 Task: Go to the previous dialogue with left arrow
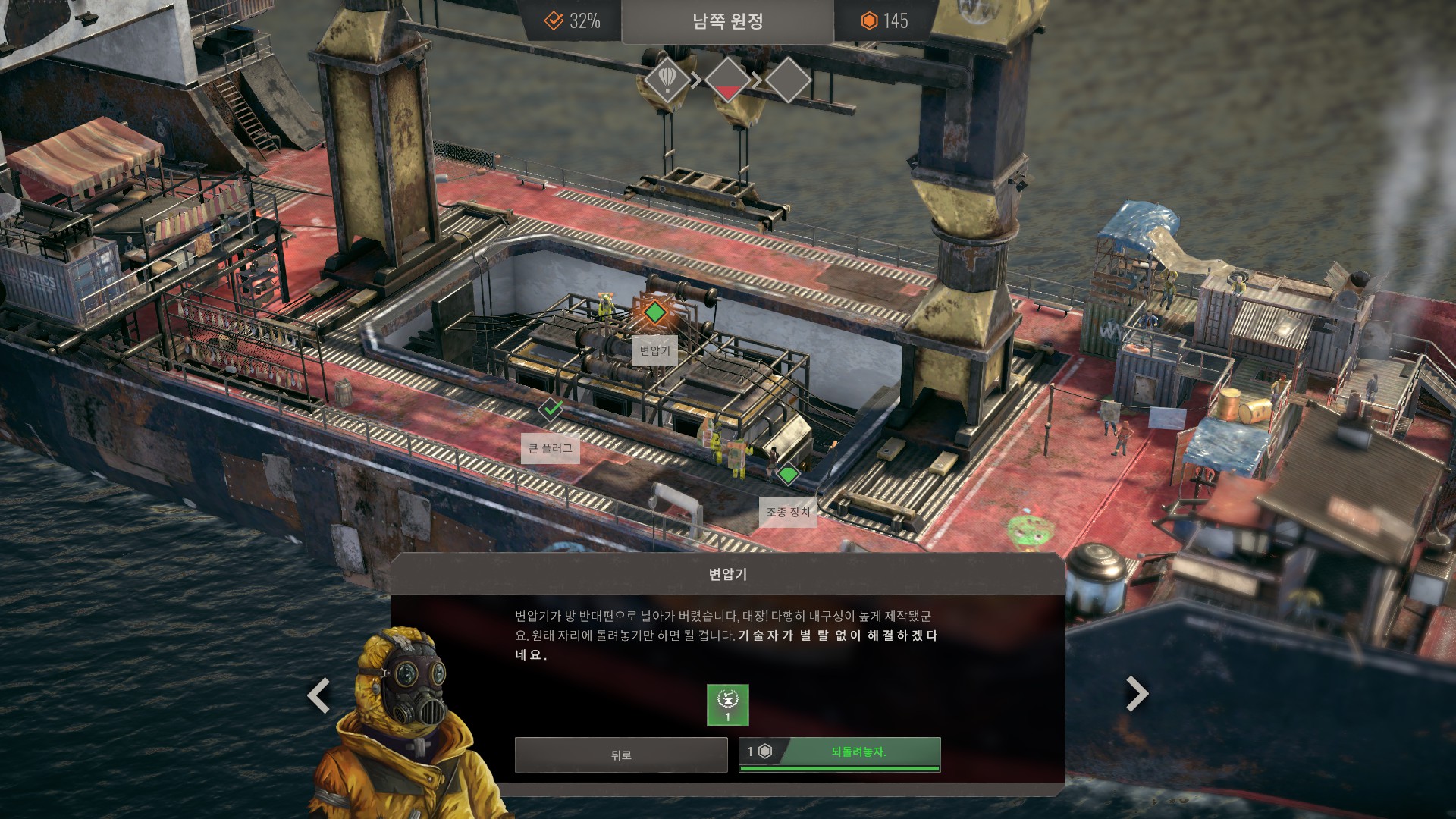318,695
